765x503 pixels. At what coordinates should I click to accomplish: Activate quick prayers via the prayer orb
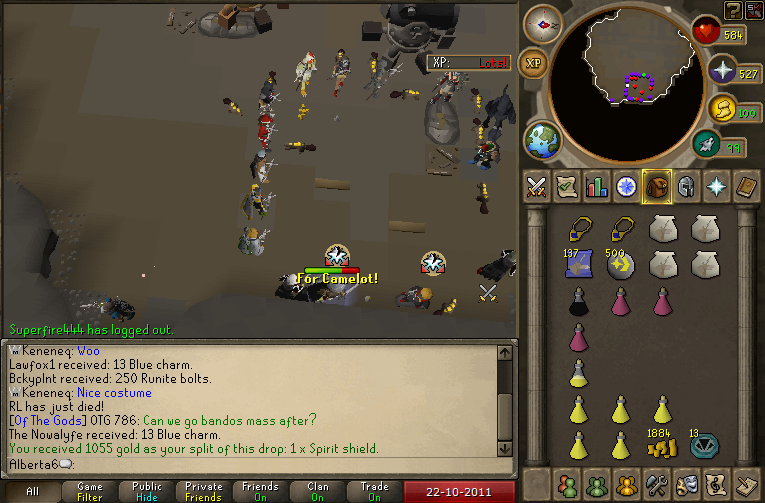click(722, 69)
